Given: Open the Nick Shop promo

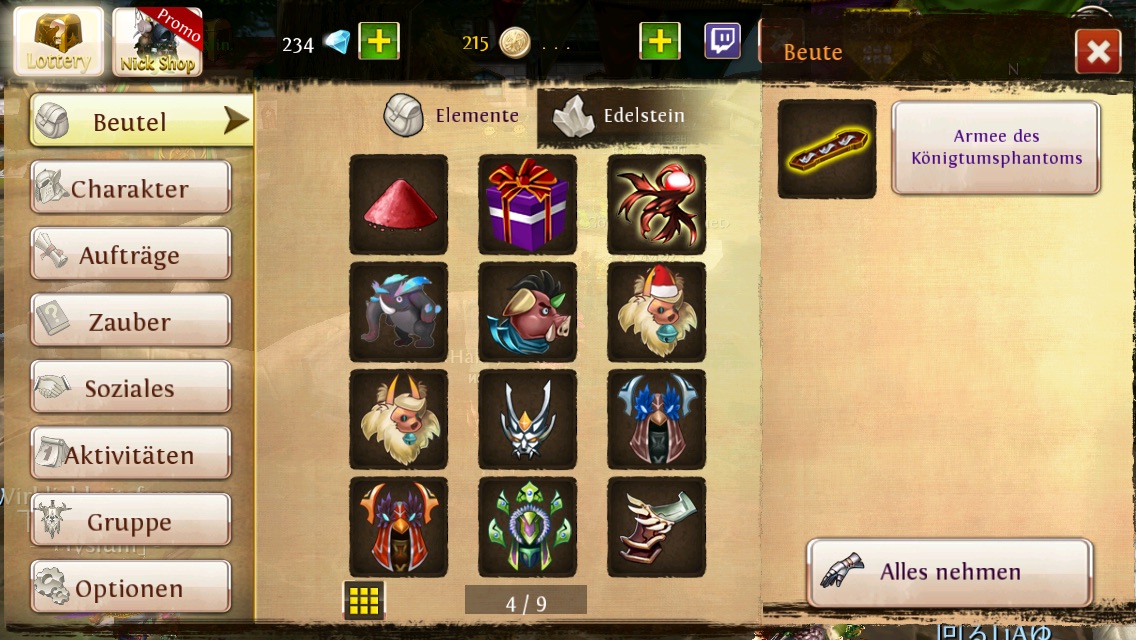Looking at the screenshot, I should tap(157, 43).
